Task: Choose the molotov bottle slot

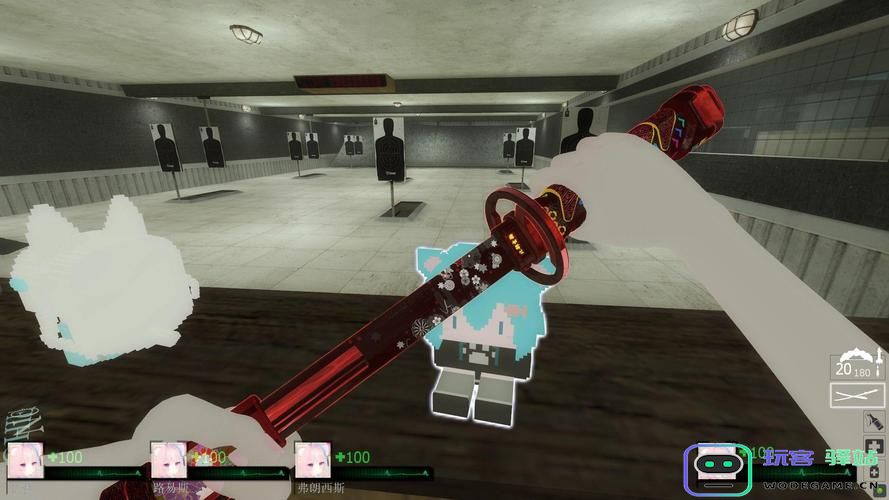Action: pyautogui.click(x=874, y=423)
